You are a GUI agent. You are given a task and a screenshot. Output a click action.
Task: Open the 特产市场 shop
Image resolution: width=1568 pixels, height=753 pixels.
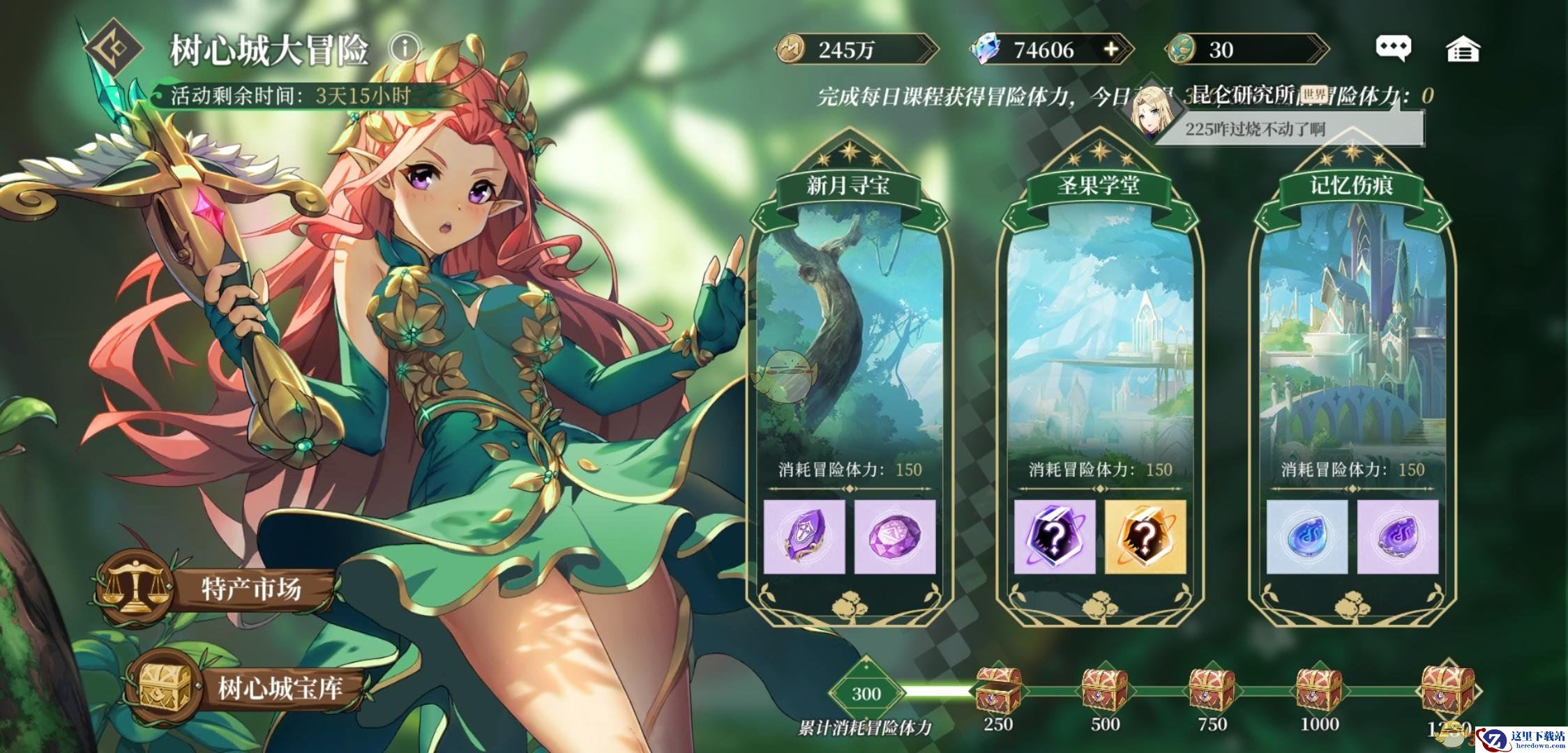point(218,588)
